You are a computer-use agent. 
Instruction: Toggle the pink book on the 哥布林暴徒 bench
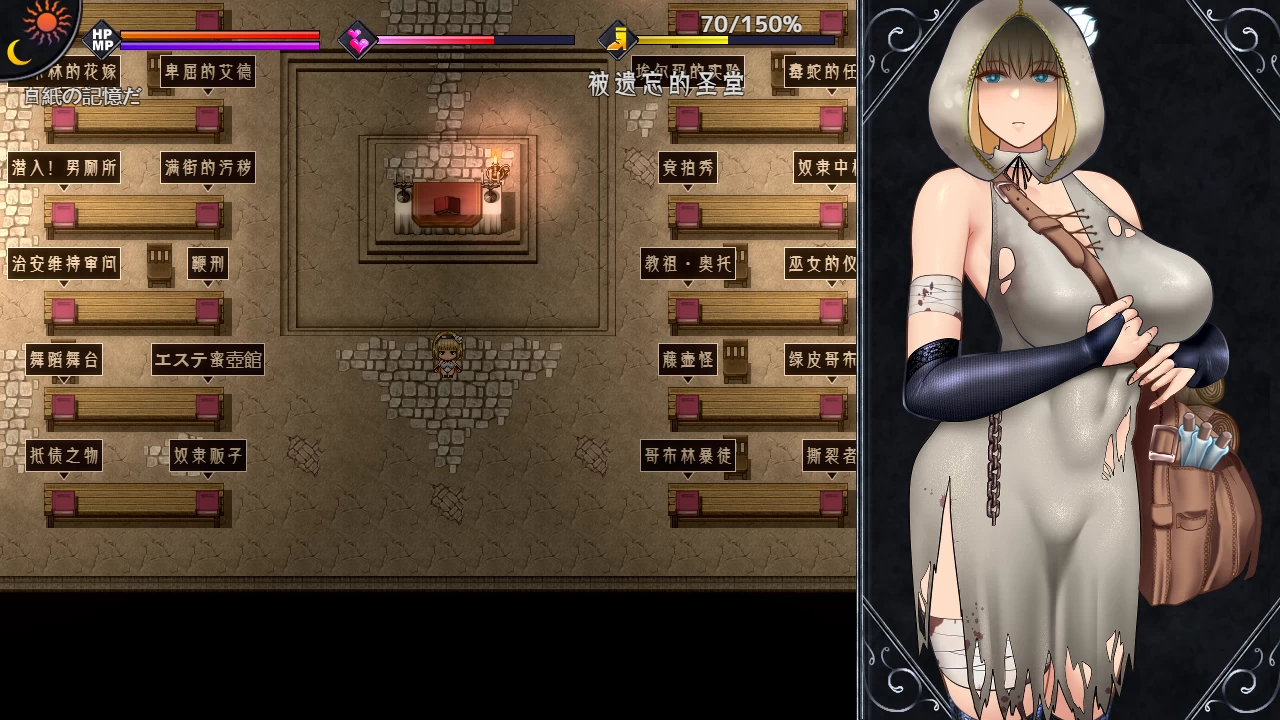tap(687, 502)
